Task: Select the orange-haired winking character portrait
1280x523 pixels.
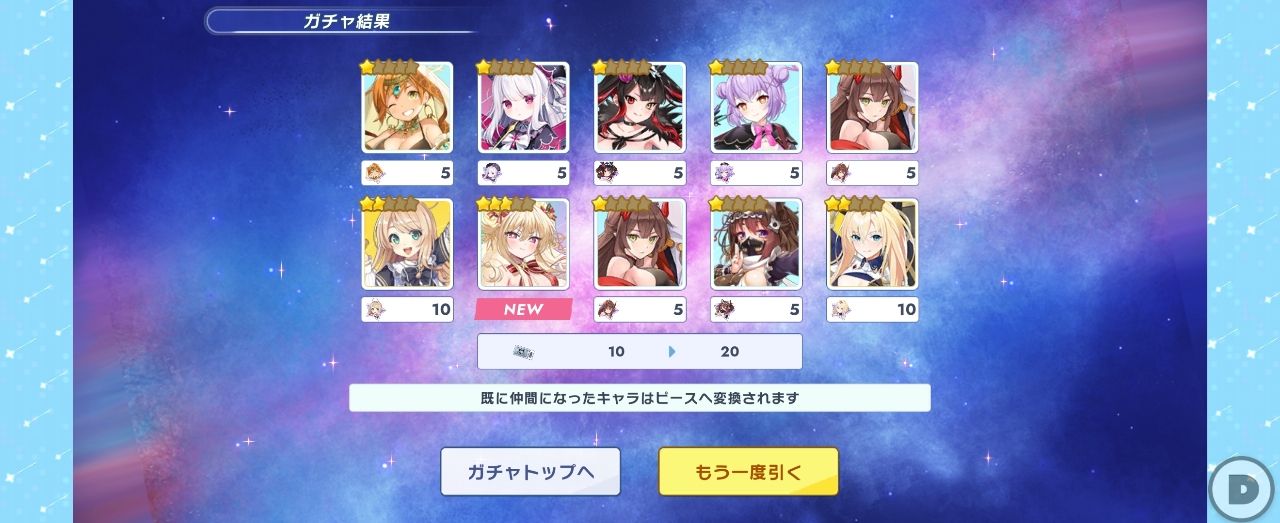Action: pos(407,107)
